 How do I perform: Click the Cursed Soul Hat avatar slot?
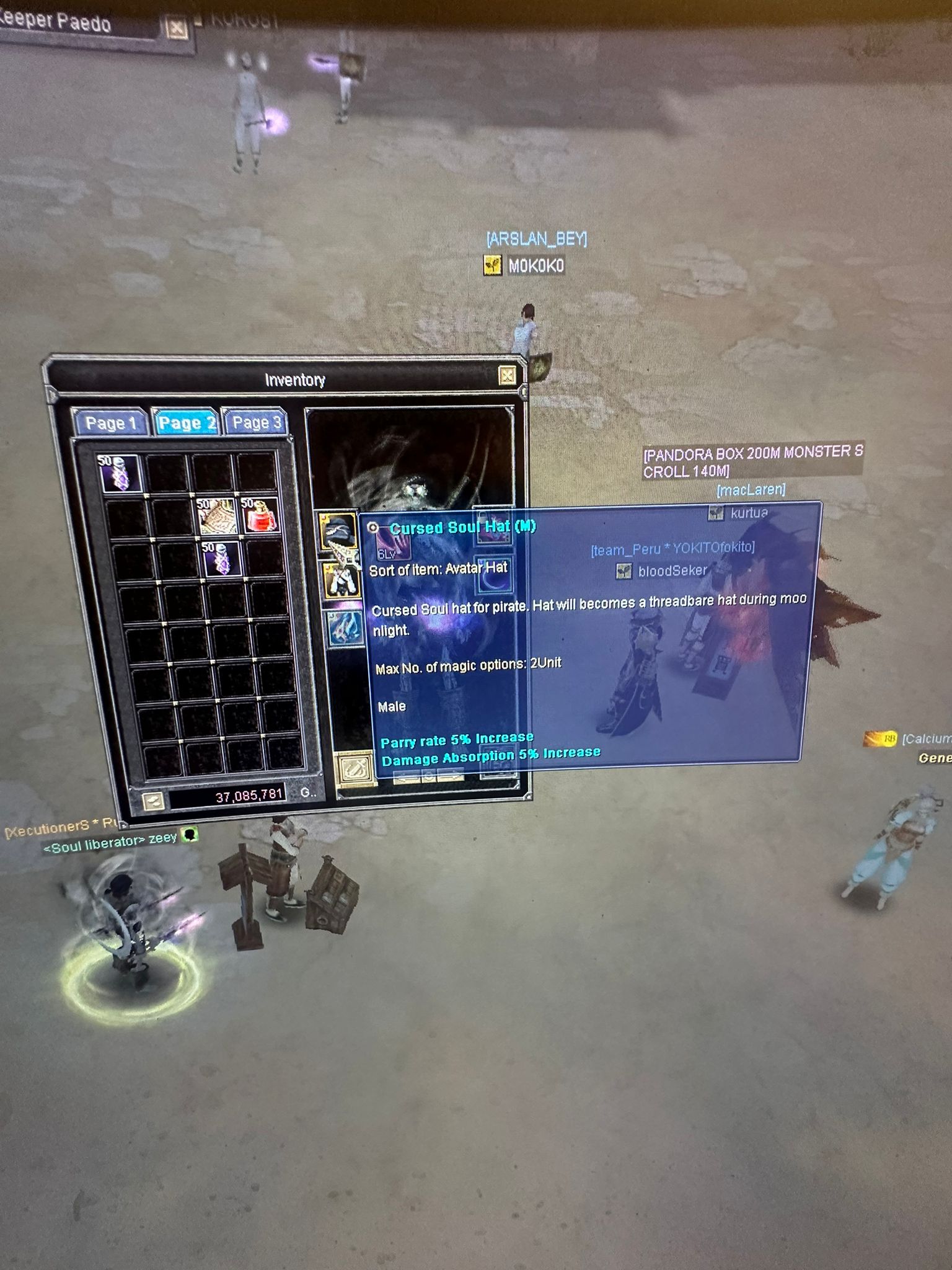click(x=338, y=531)
